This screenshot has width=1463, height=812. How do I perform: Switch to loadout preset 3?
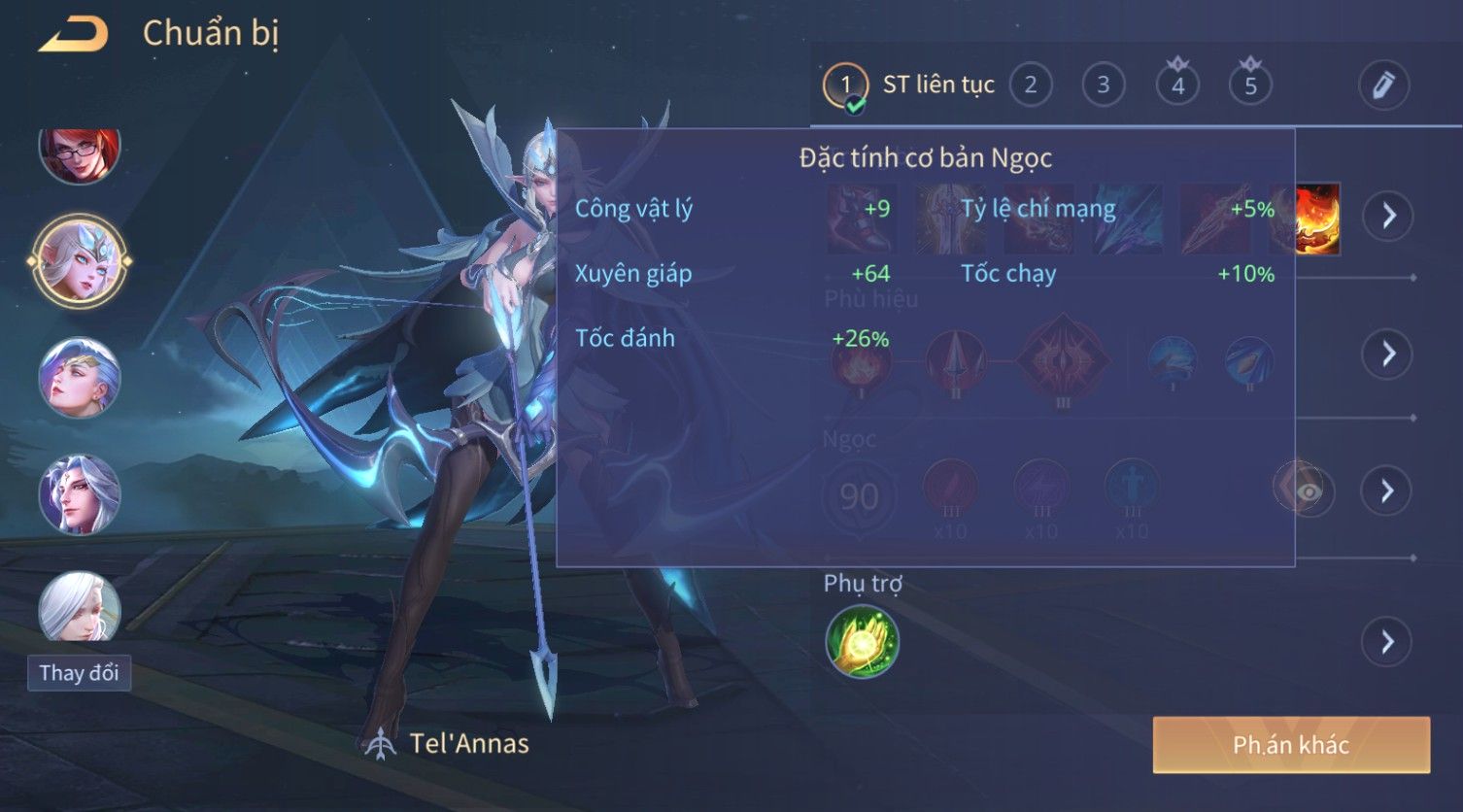pos(1103,85)
